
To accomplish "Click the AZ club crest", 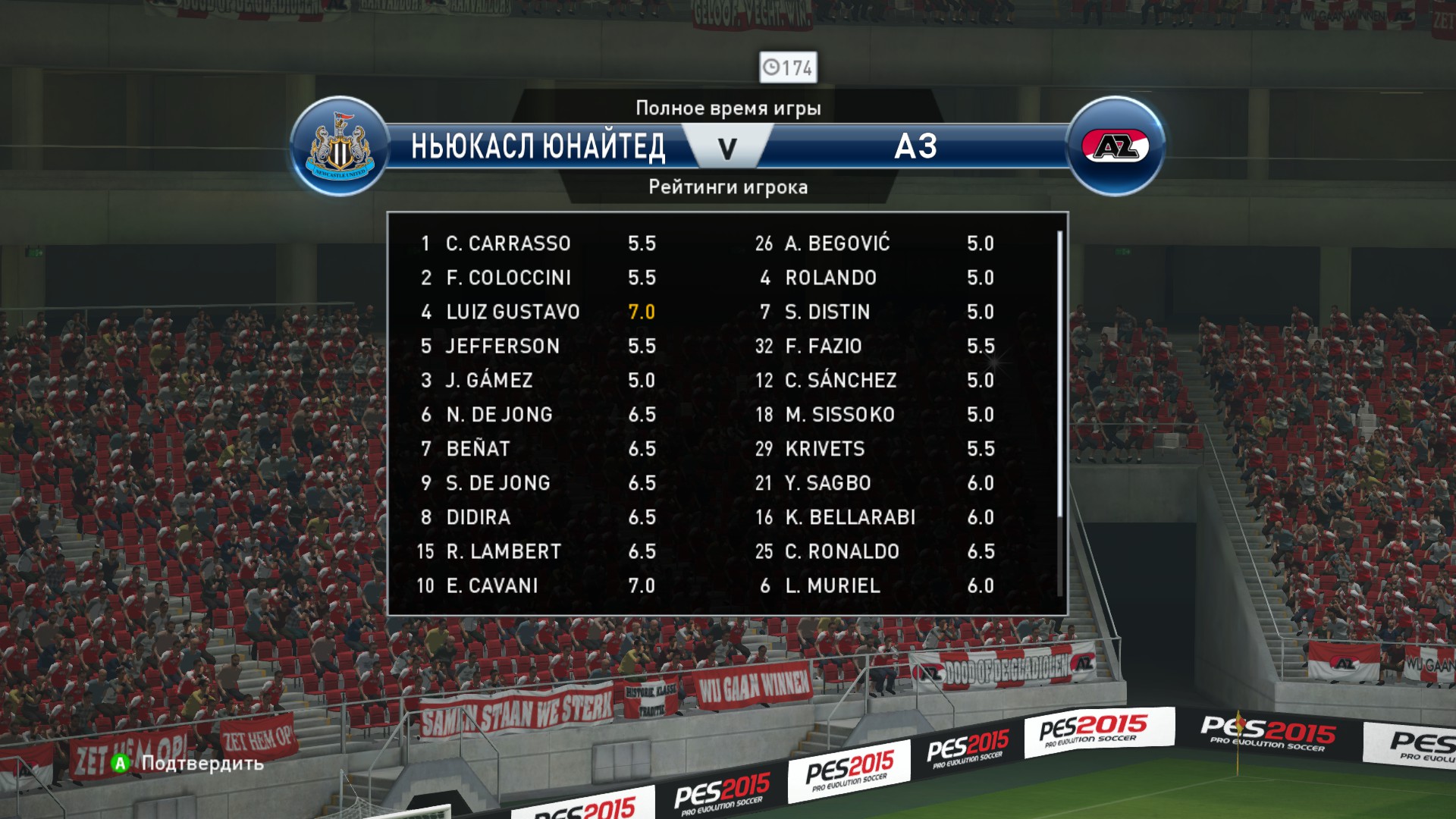I will click(x=1115, y=146).
